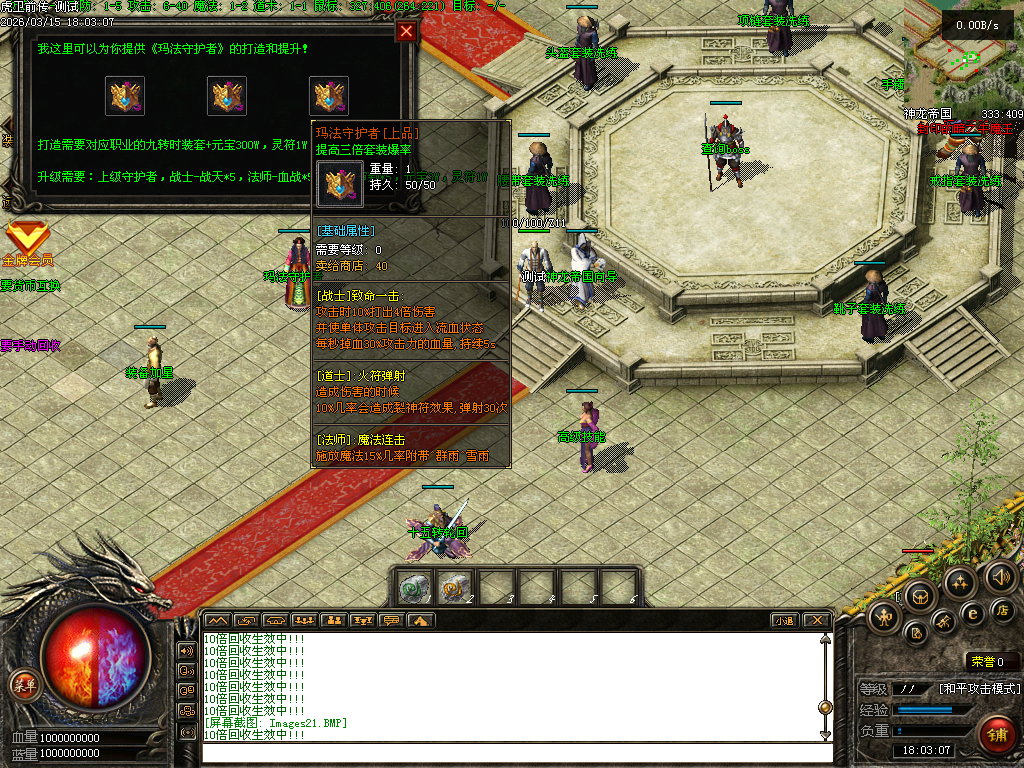Toggle sound with the speaker icon
1024x768 pixels.
point(1000,576)
